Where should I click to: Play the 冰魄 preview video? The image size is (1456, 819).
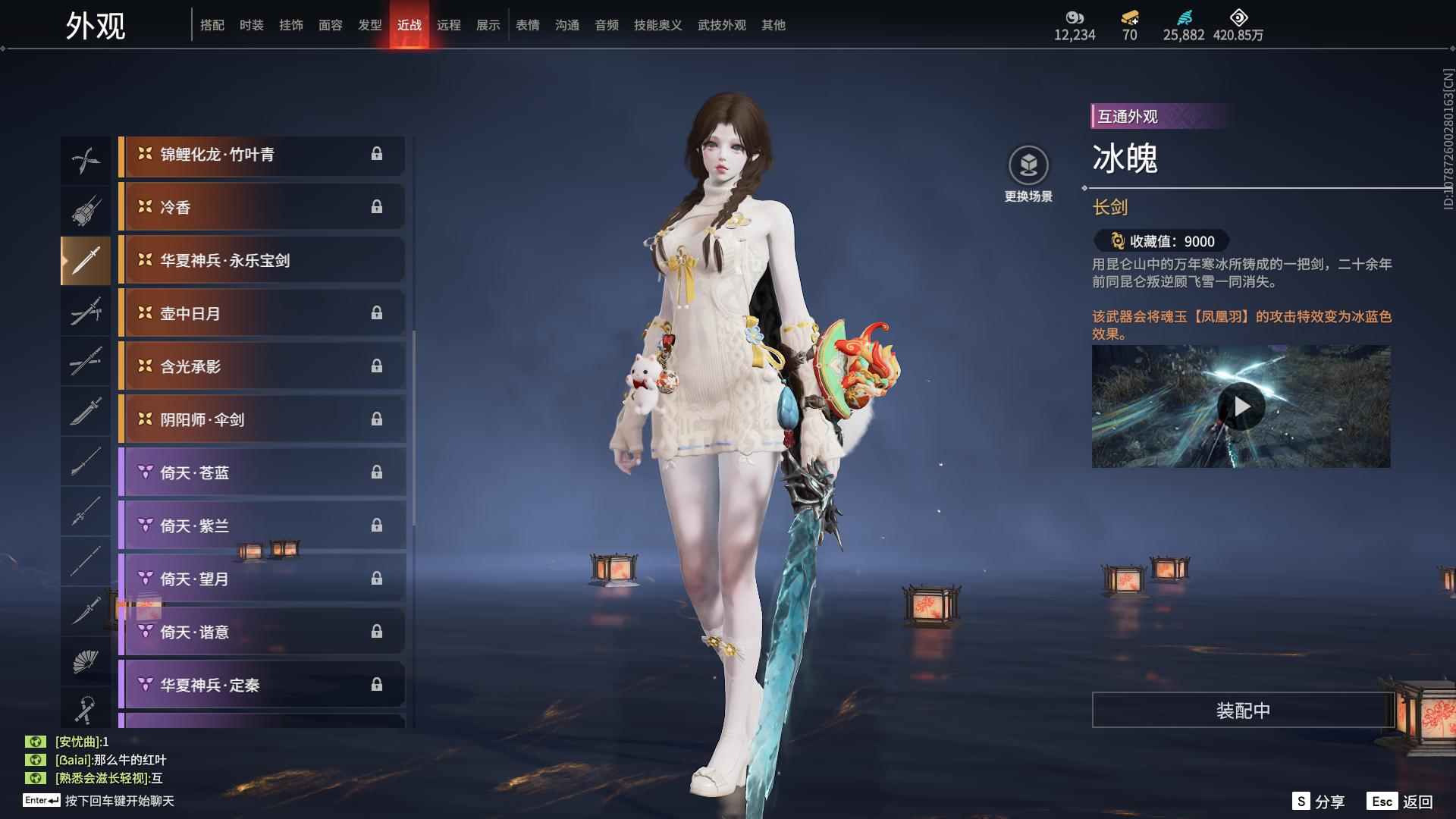[1241, 407]
